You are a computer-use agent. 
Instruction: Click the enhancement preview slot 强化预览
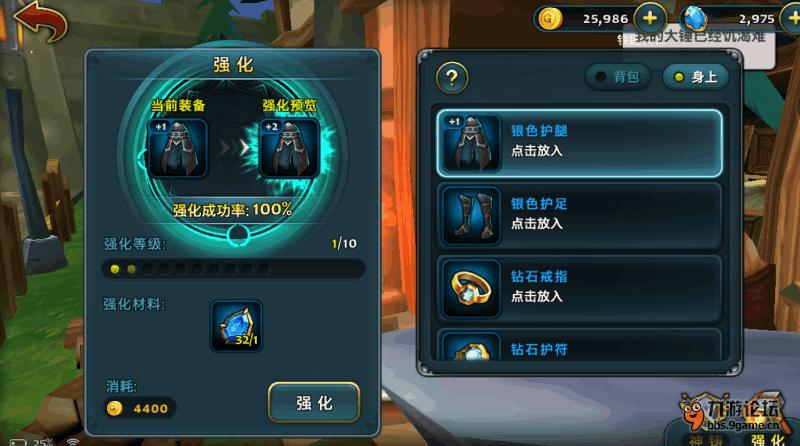pyautogui.click(x=289, y=148)
